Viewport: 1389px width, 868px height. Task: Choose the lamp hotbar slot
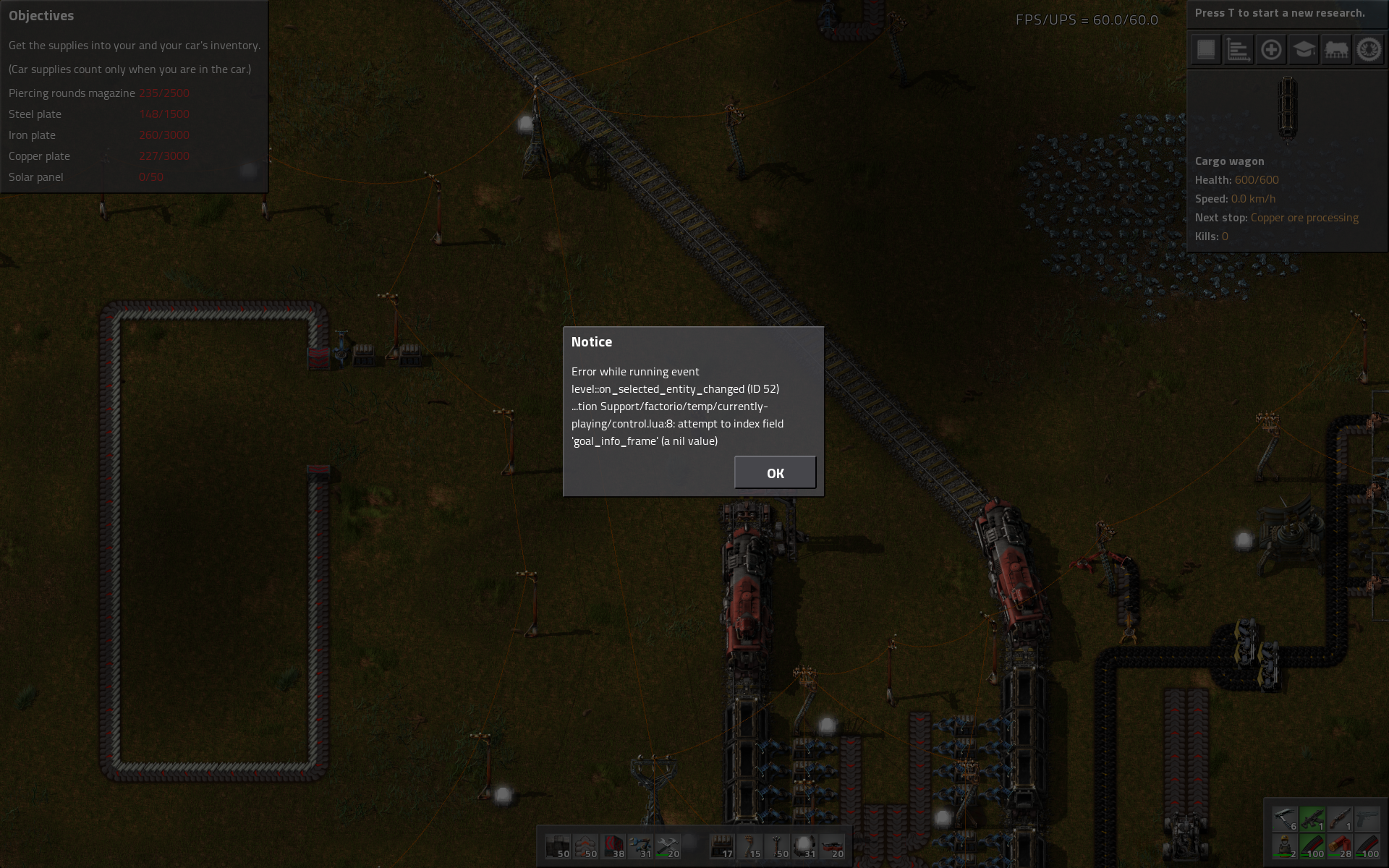tap(804, 846)
